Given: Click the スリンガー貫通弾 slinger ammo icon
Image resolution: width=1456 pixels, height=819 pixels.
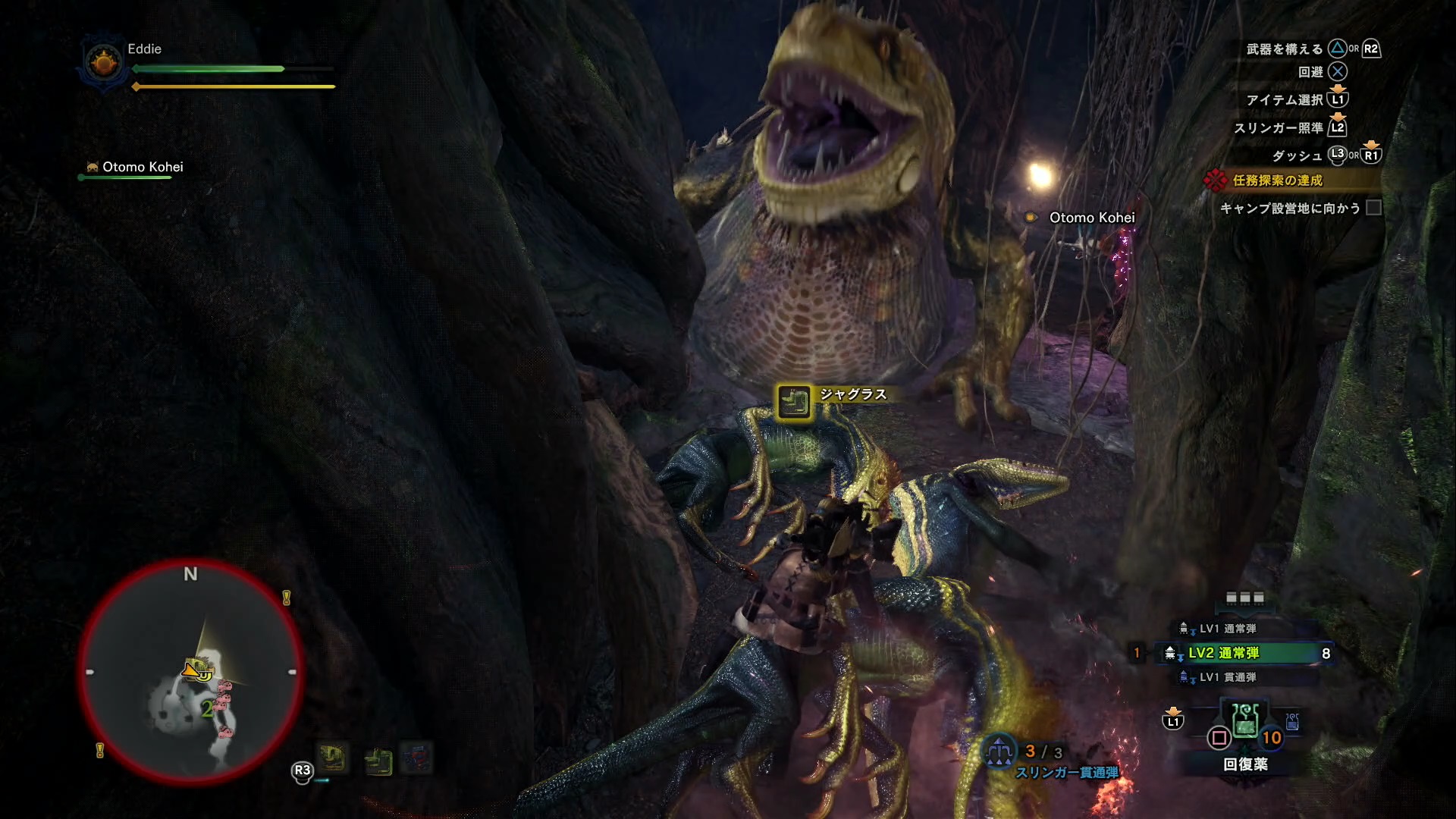Looking at the screenshot, I should [999, 752].
